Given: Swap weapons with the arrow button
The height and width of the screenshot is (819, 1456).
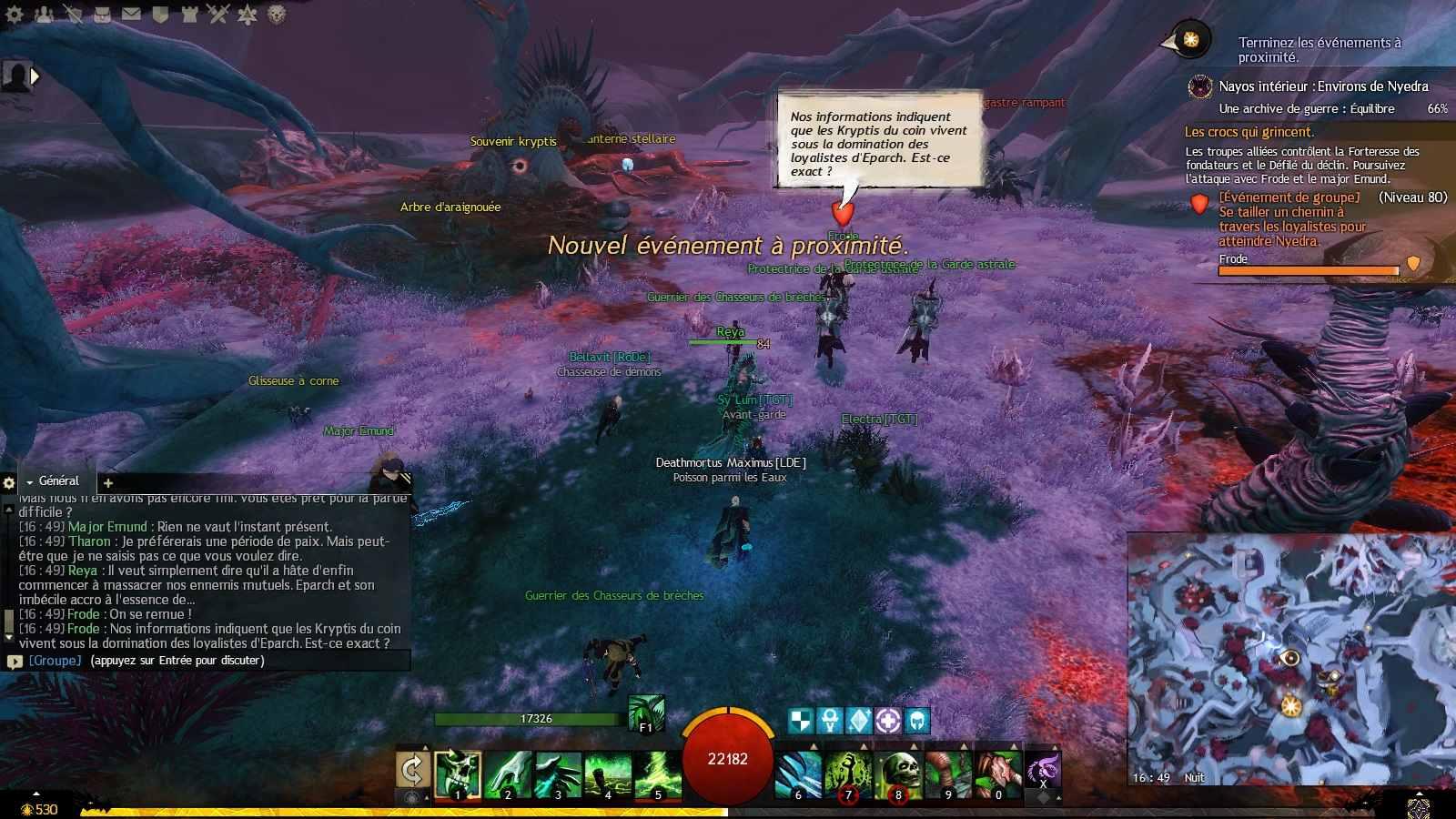Looking at the screenshot, I should pos(412,770).
